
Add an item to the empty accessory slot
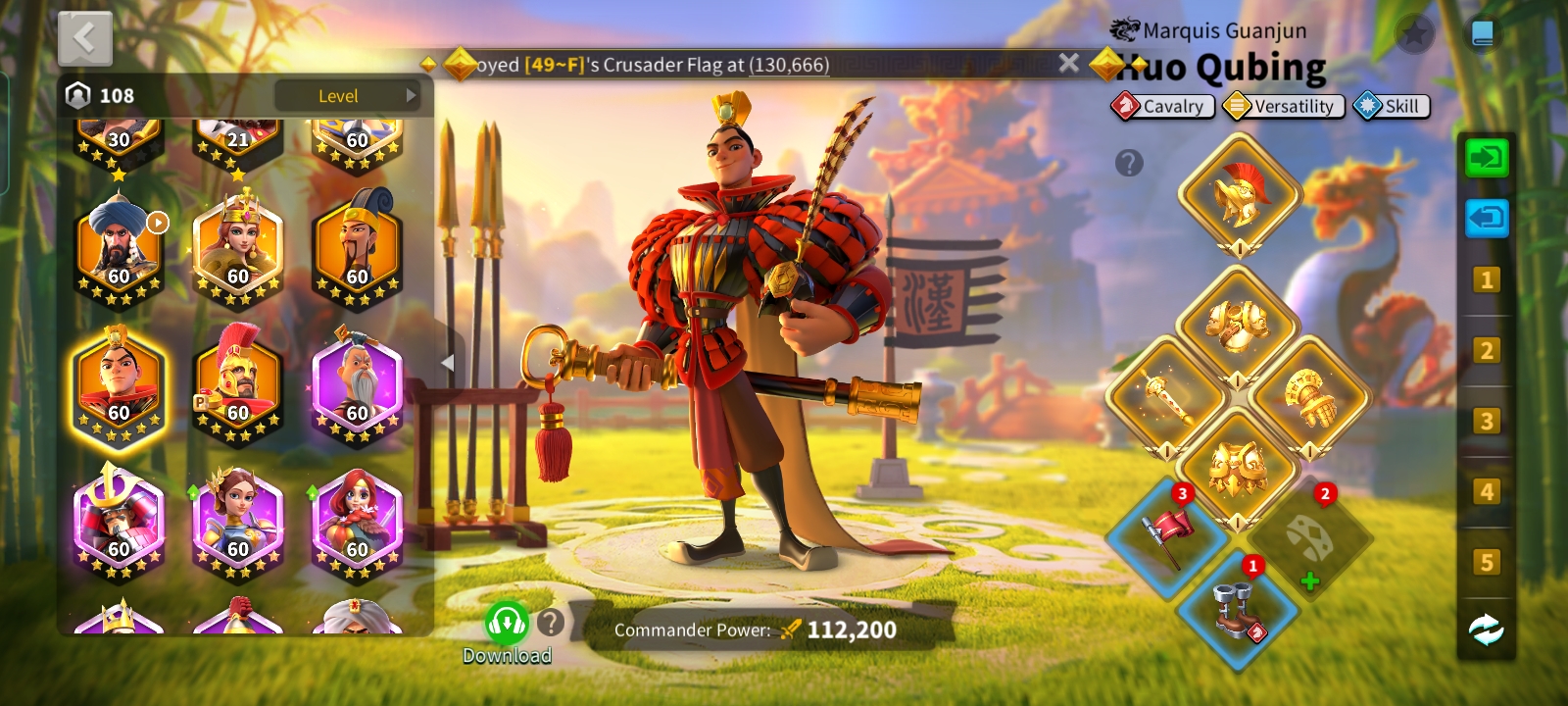click(1309, 537)
